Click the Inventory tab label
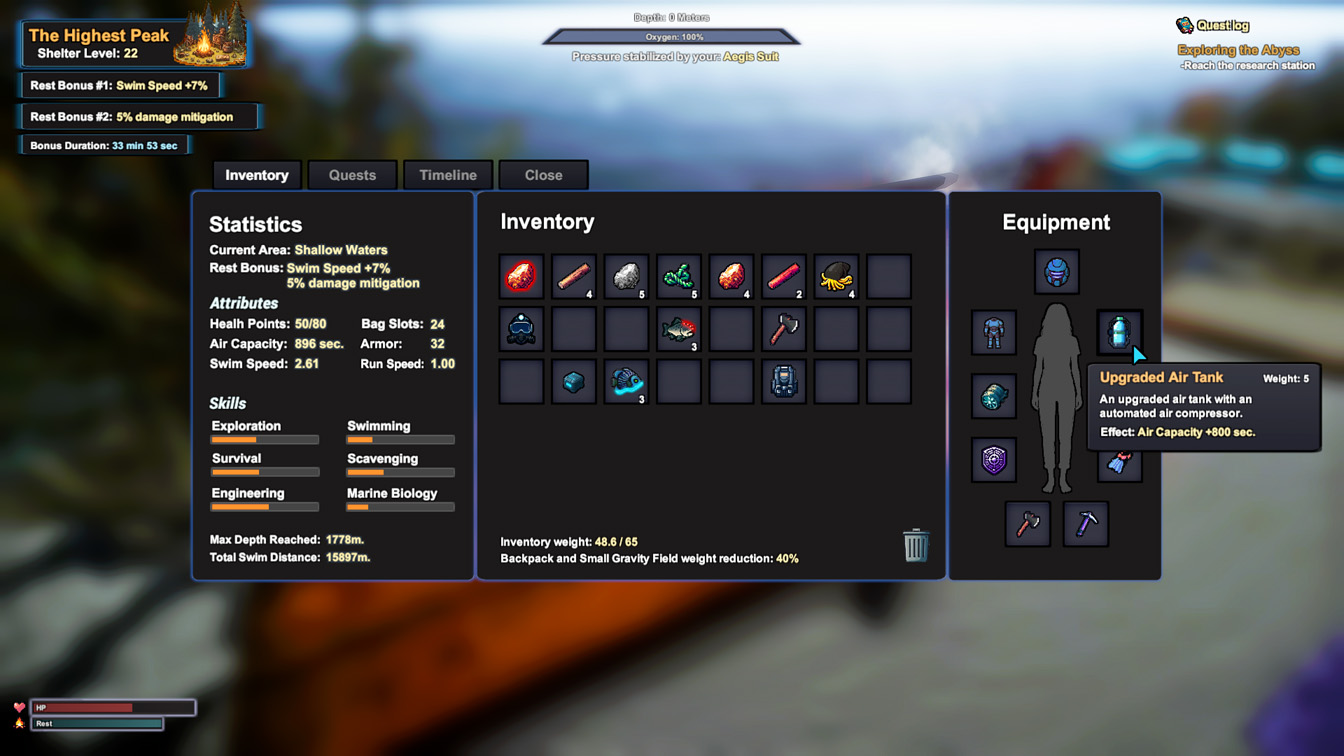This screenshot has height=756, width=1344. point(256,175)
